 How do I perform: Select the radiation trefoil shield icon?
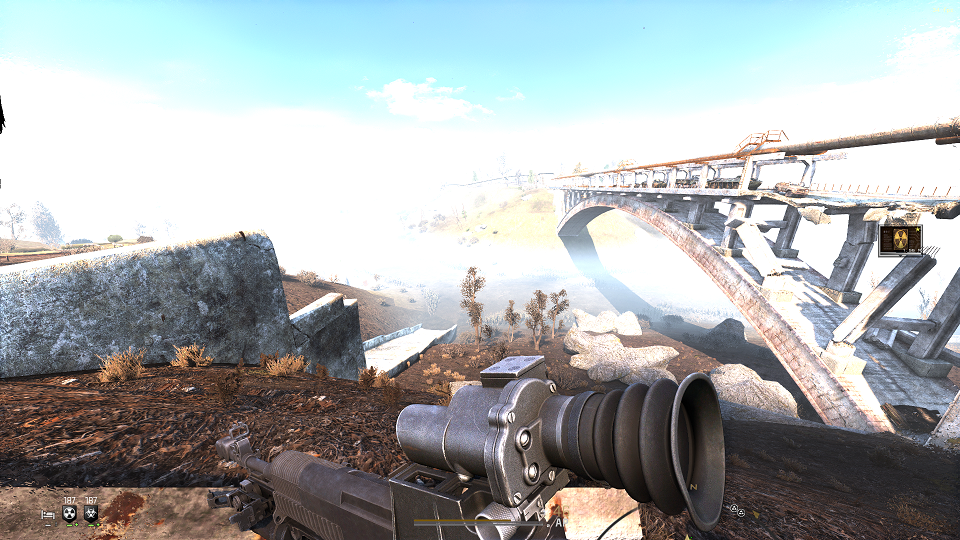click(x=70, y=514)
